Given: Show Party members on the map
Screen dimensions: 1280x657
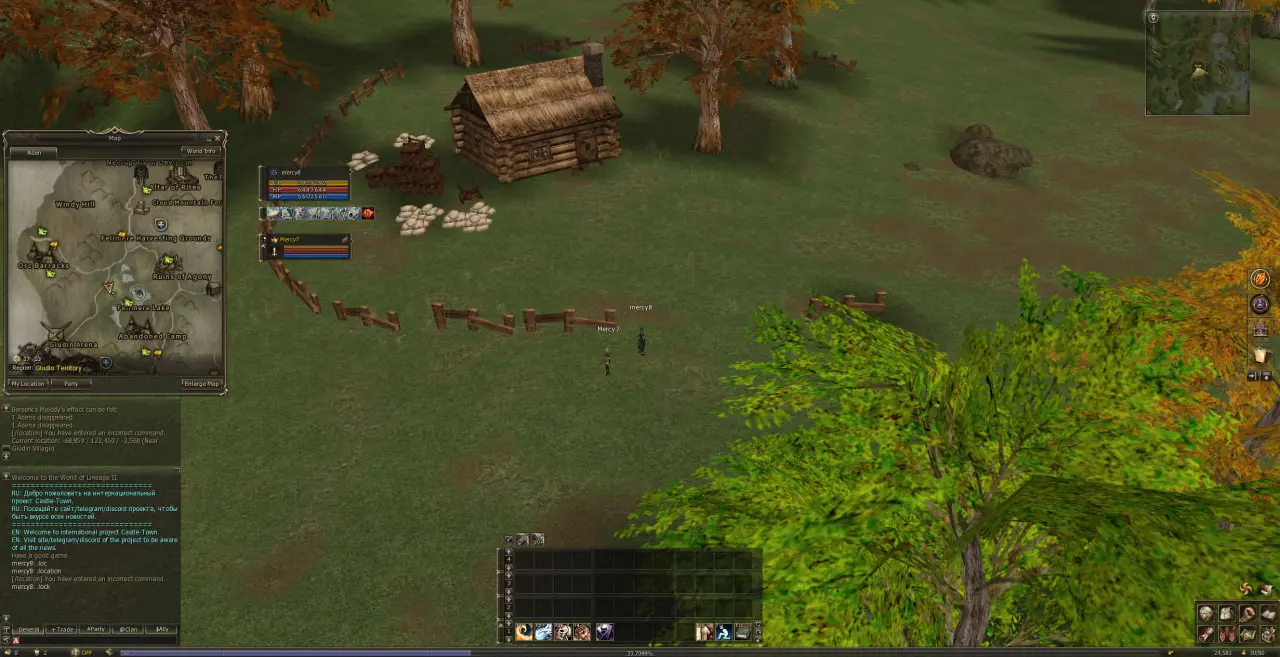Looking at the screenshot, I should click(x=71, y=383).
